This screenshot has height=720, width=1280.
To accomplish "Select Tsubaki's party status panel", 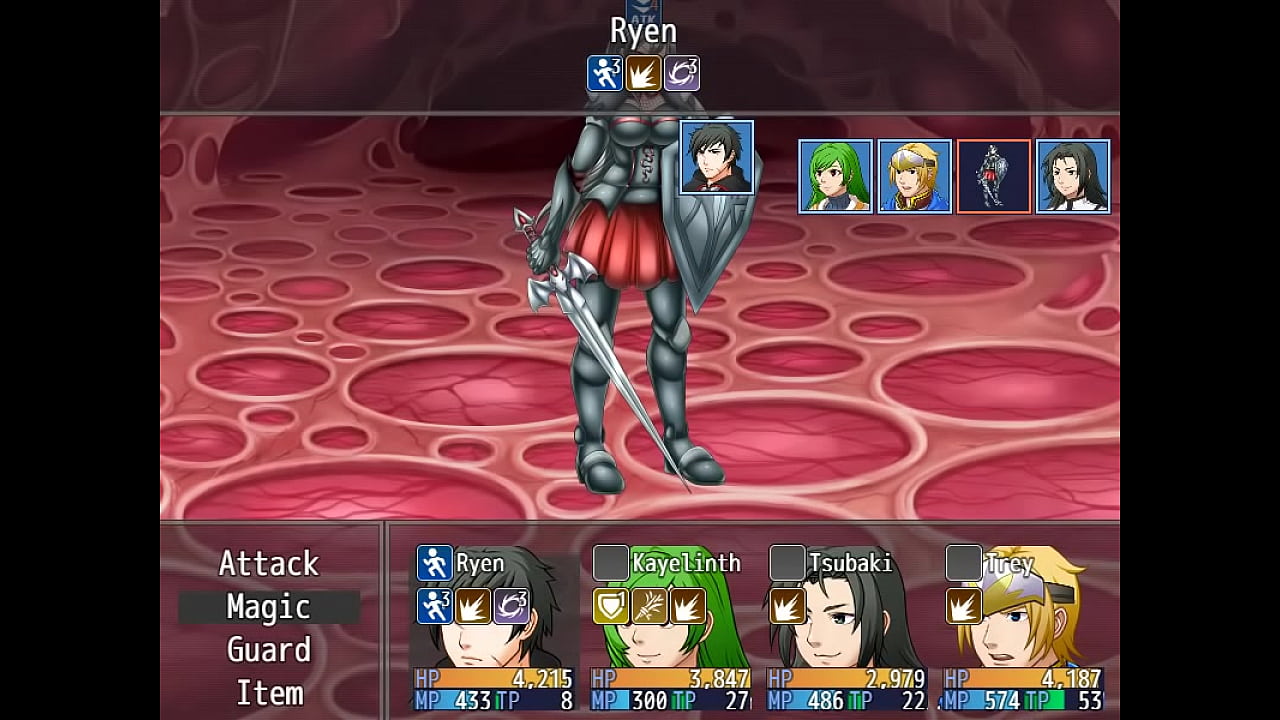I will point(846,628).
